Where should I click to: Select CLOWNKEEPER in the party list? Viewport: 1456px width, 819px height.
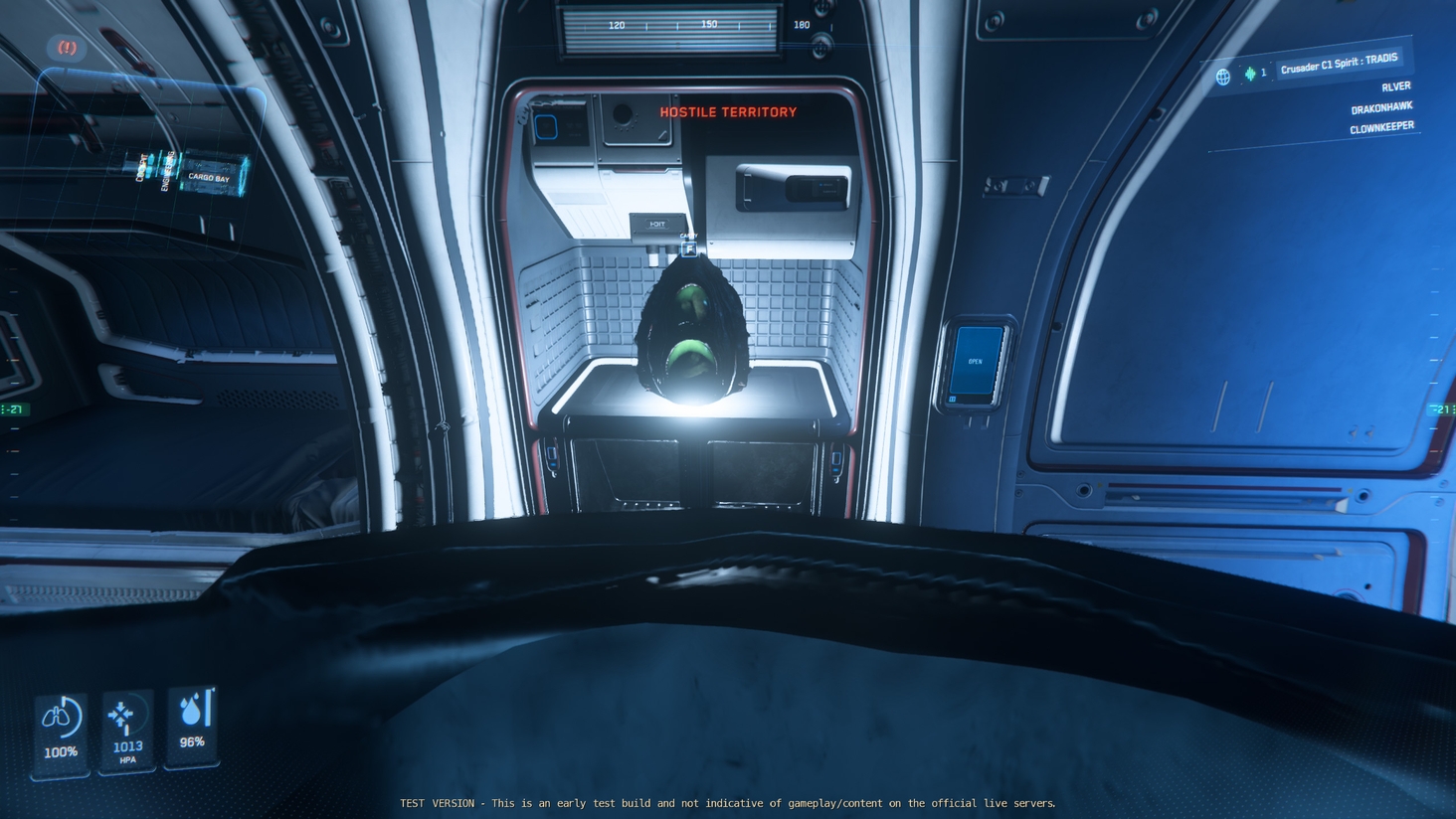[1380, 128]
